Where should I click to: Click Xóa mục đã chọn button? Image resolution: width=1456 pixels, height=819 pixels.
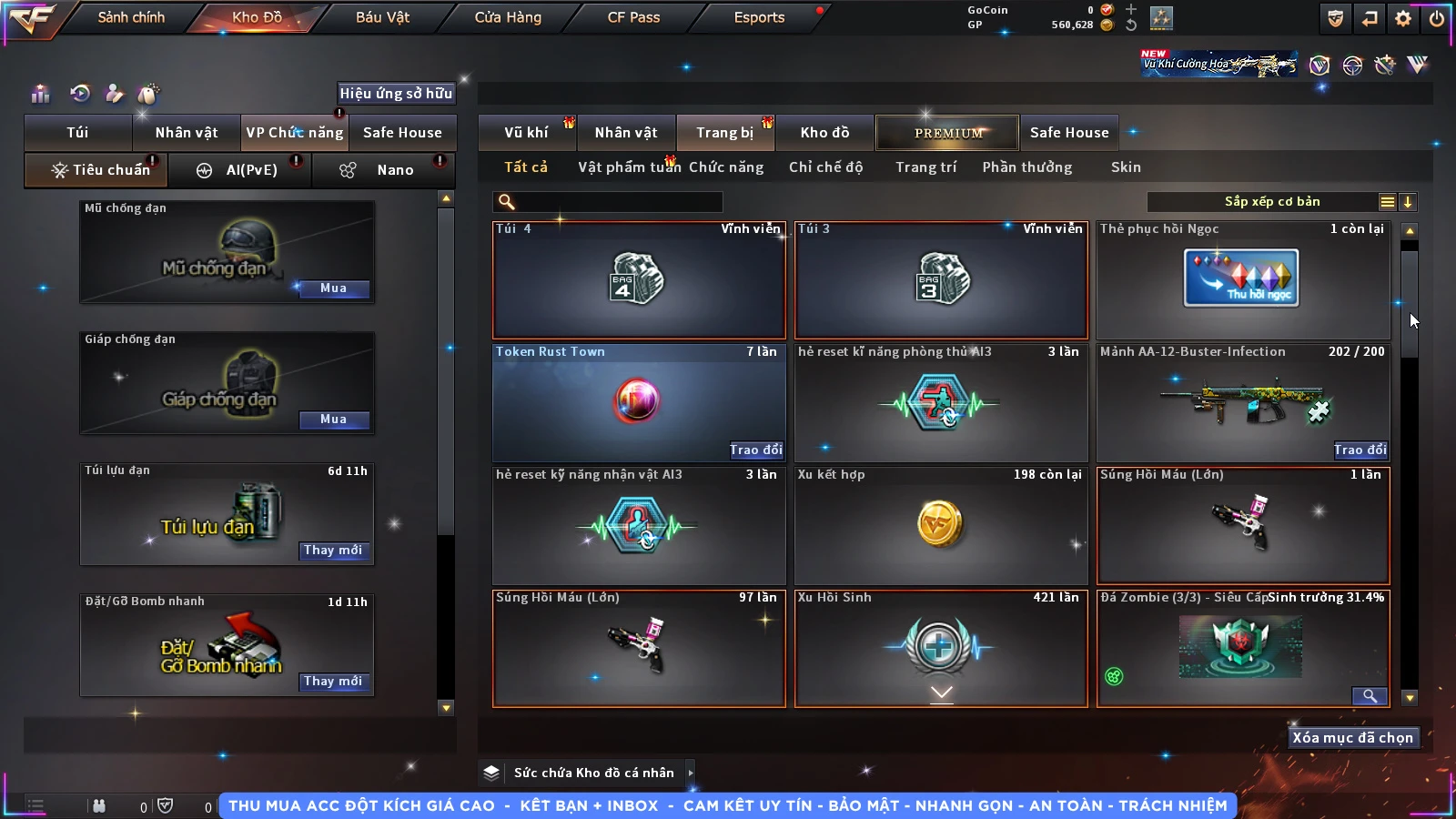point(1352,738)
